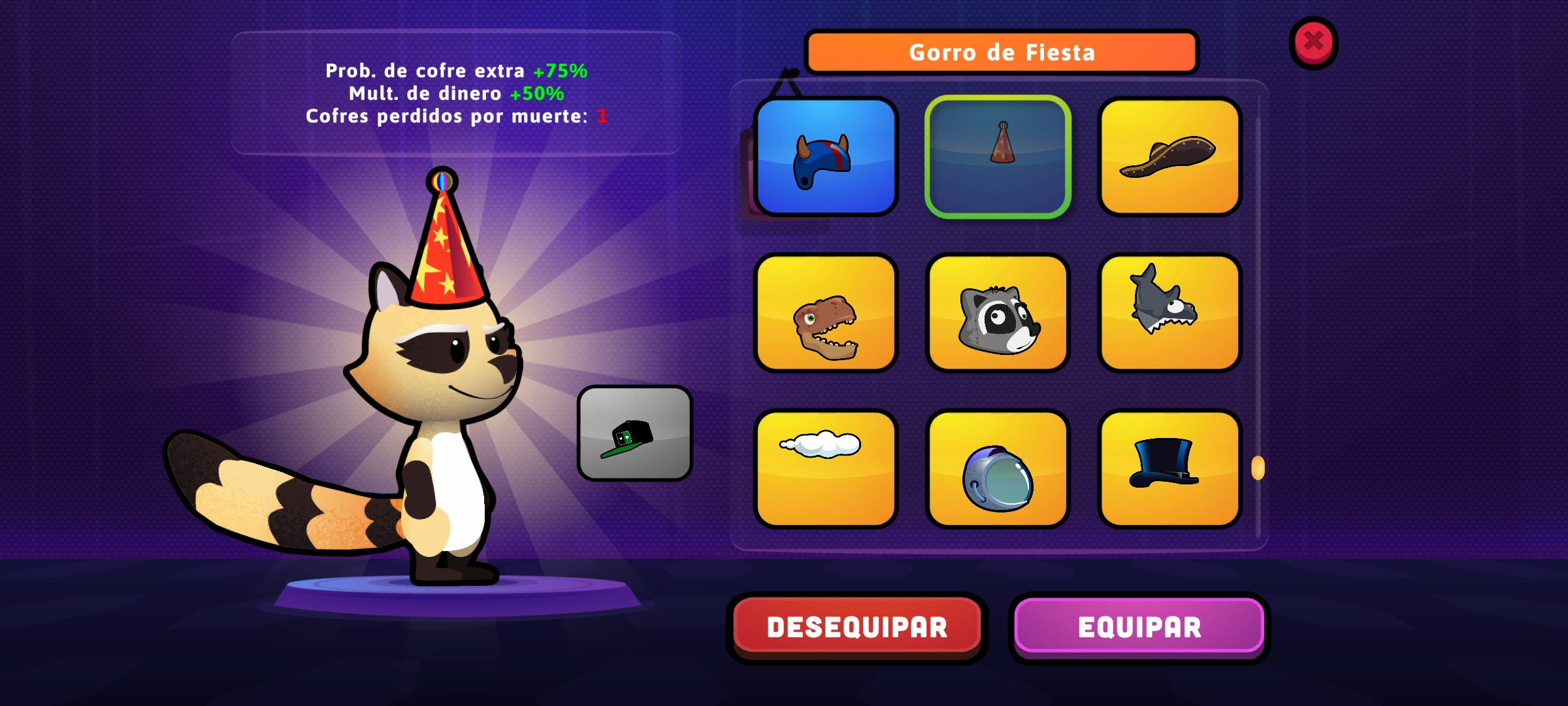Select the raccoon mask tile

[998, 313]
